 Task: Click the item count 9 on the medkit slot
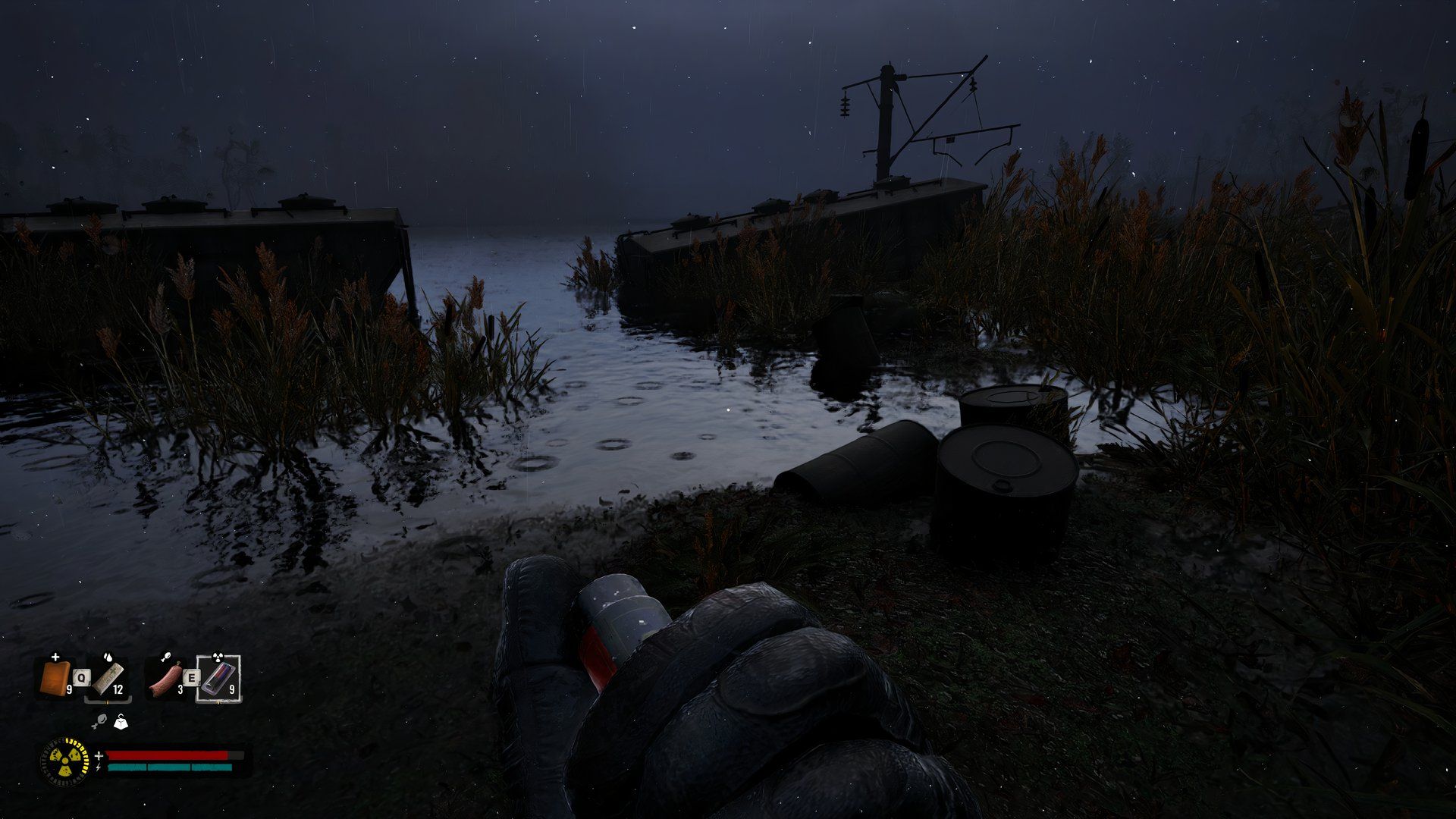[x=70, y=689]
